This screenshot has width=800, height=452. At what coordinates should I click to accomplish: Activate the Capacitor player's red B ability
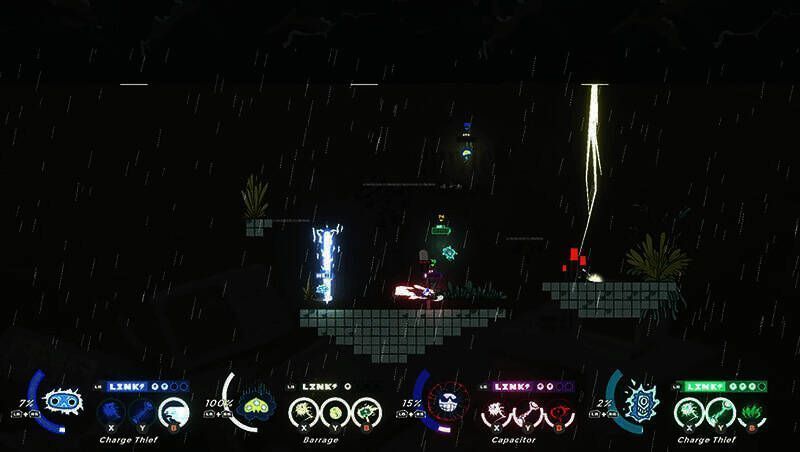tap(560, 411)
